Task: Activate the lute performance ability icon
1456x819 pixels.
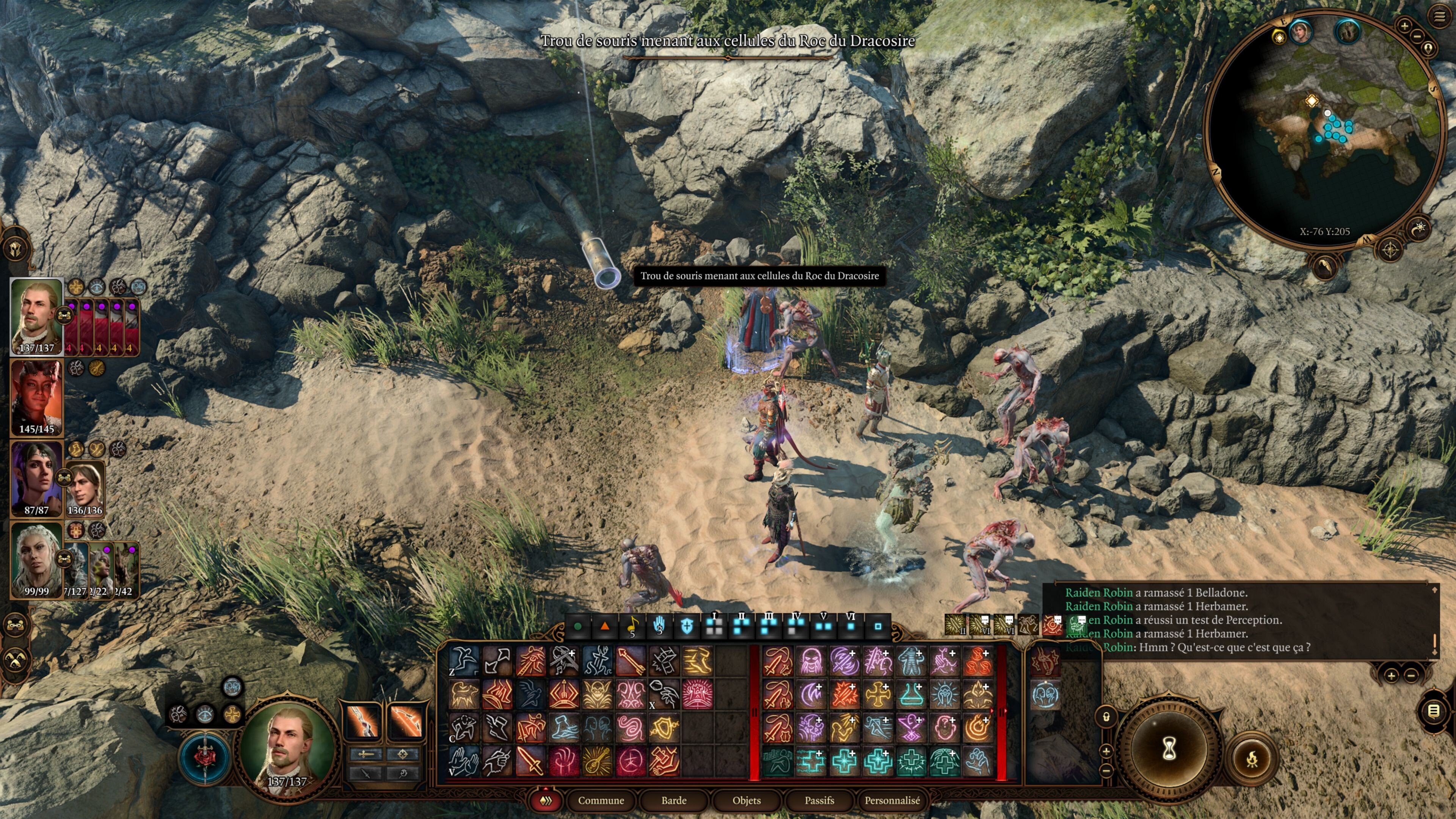Action: (597, 761)
